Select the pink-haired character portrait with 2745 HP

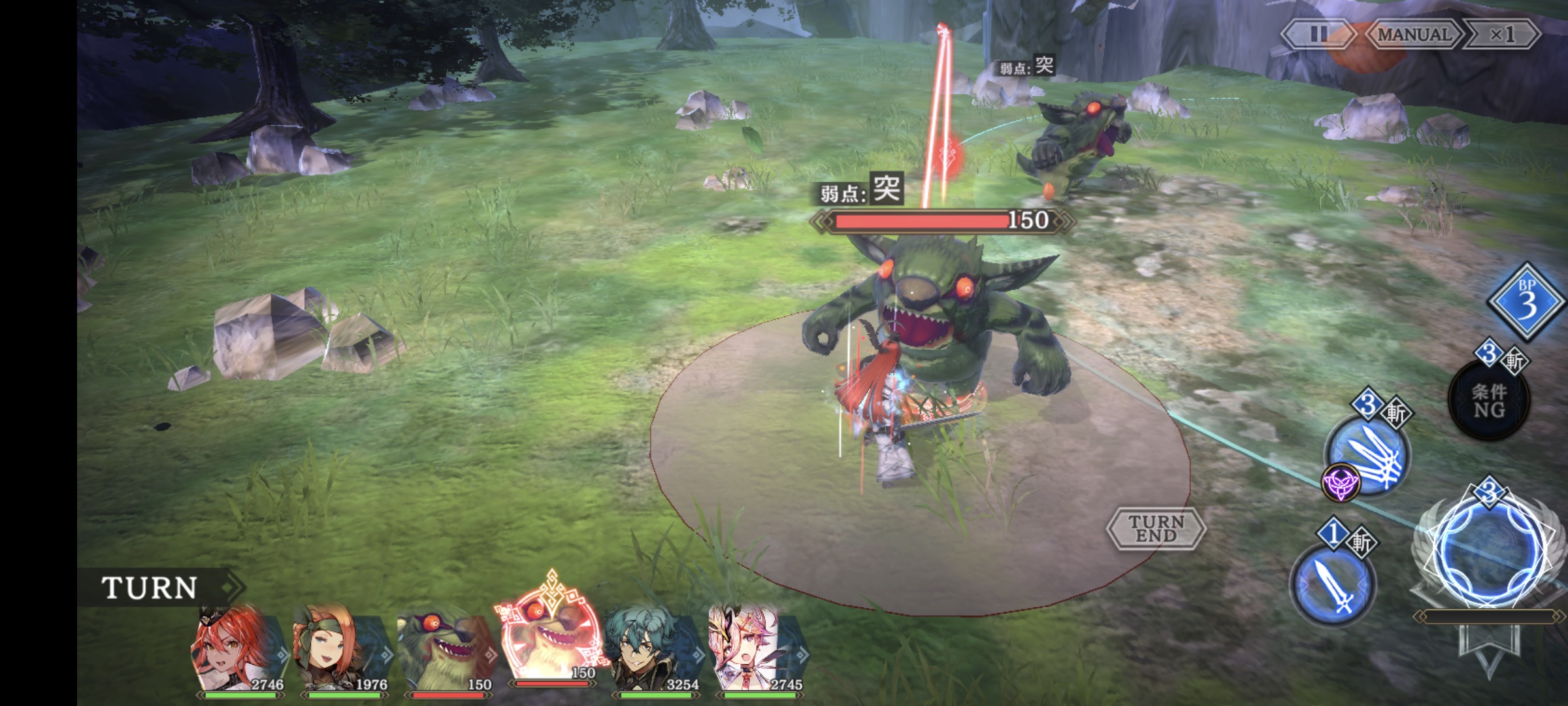pyautogui.click(x=753, y=650)
